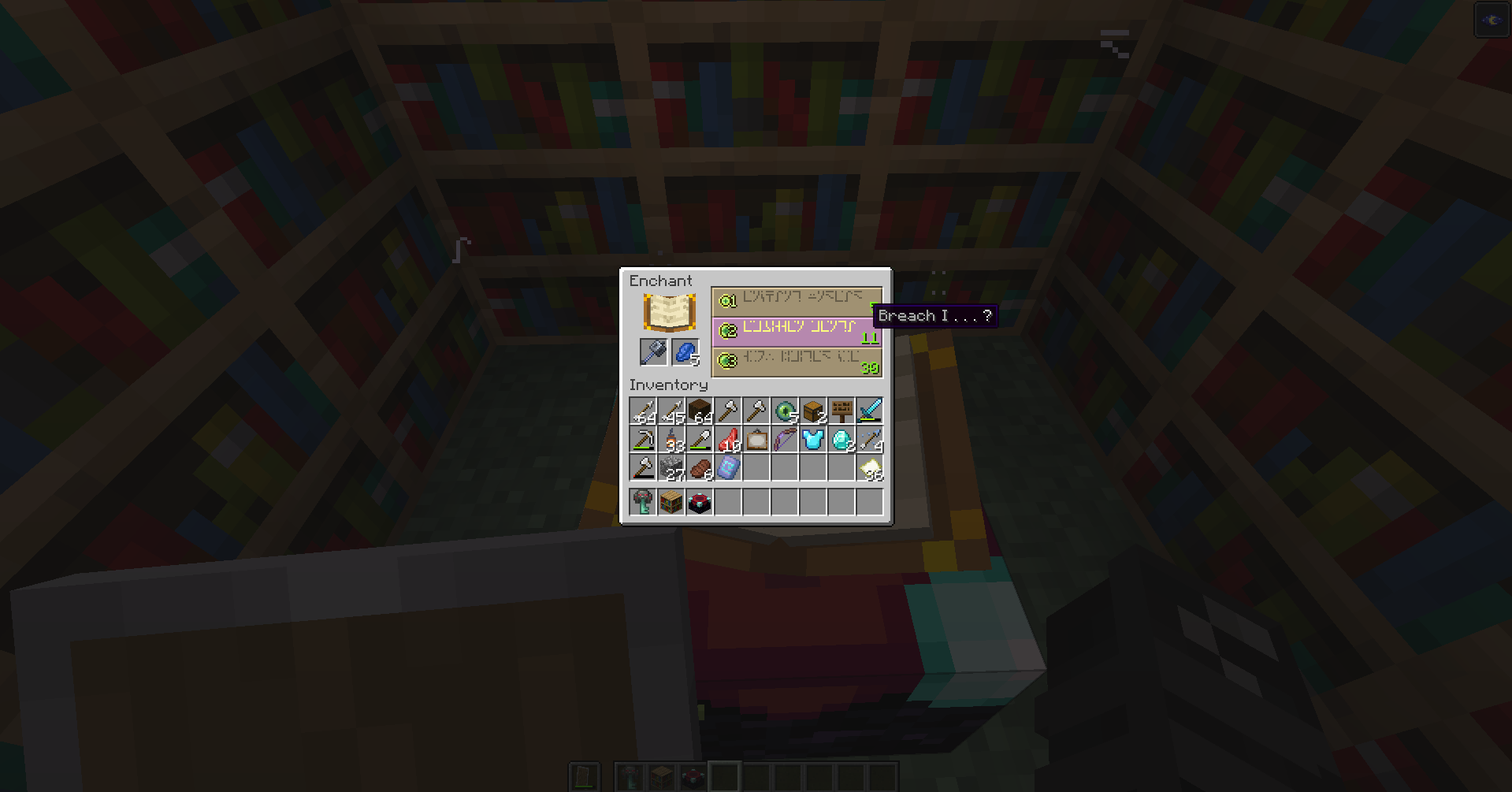Image resolution: width=1512 pixels, height=792 pixels.
Task: Choose the level 30 enchantment option
Action: 796,363
